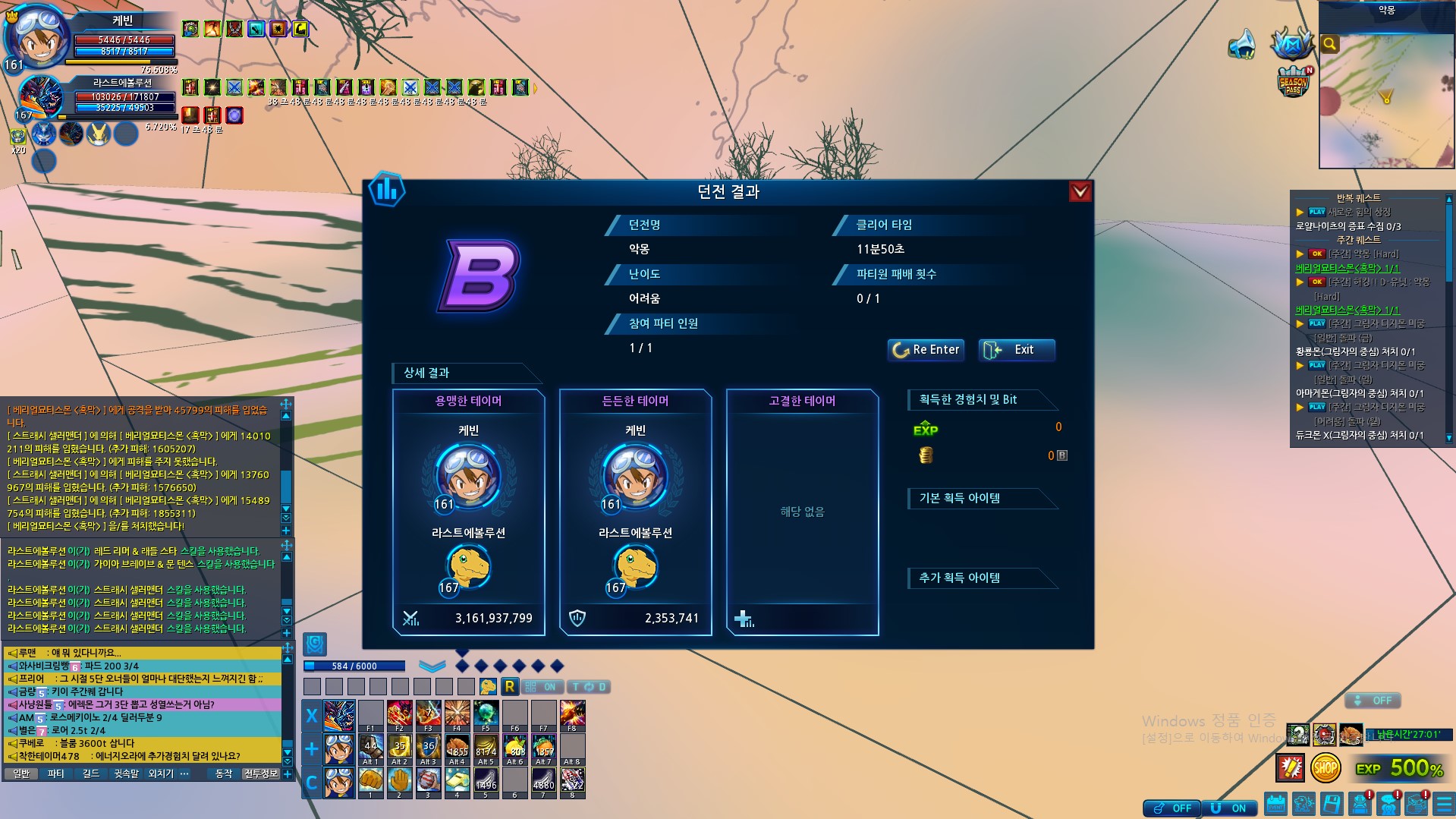Screen dimensions: 1456x819
Task: Select the 일반 general chat tab
Action: (21, 773)
